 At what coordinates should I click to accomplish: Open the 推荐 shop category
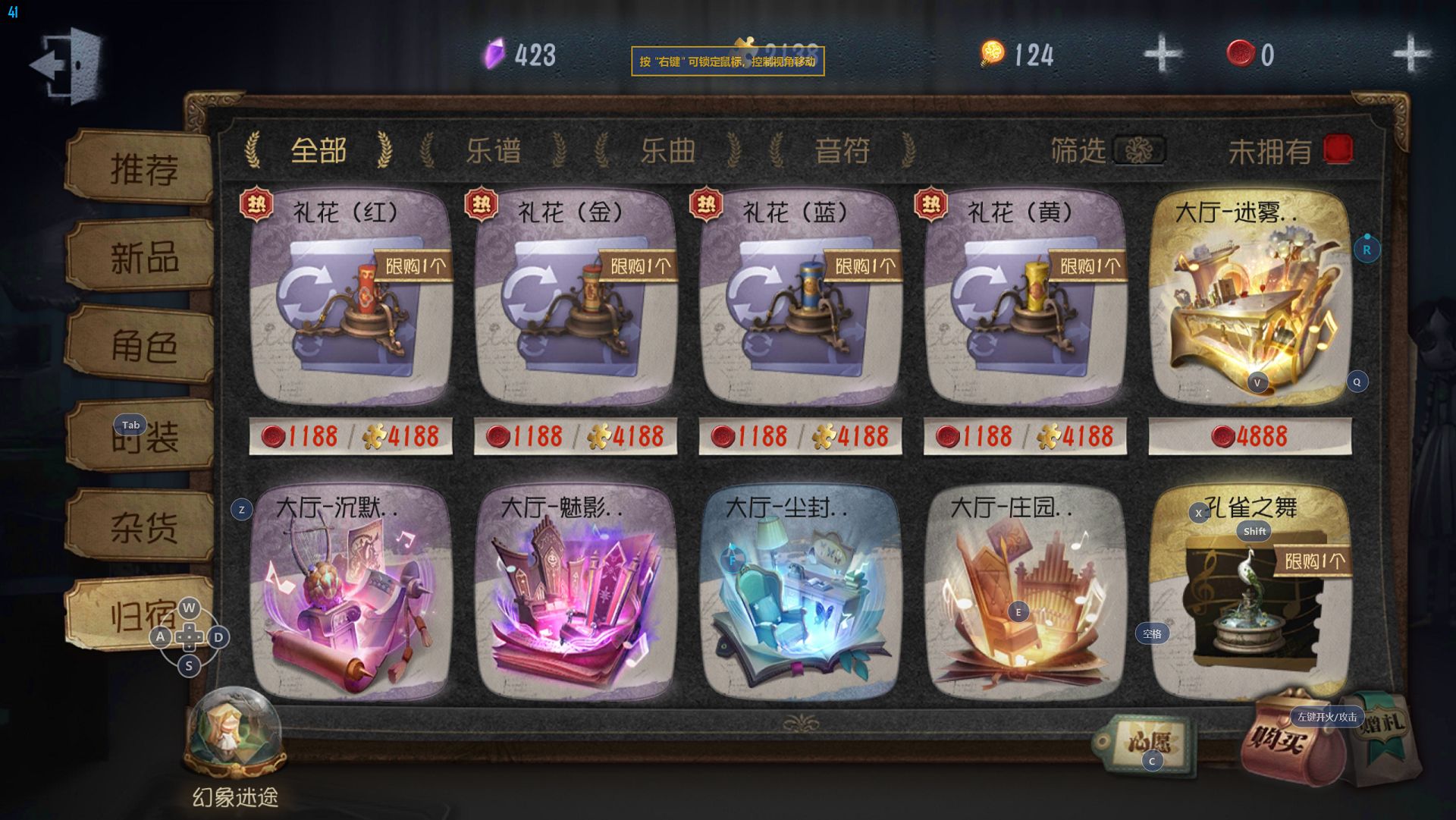pos(142,168)
